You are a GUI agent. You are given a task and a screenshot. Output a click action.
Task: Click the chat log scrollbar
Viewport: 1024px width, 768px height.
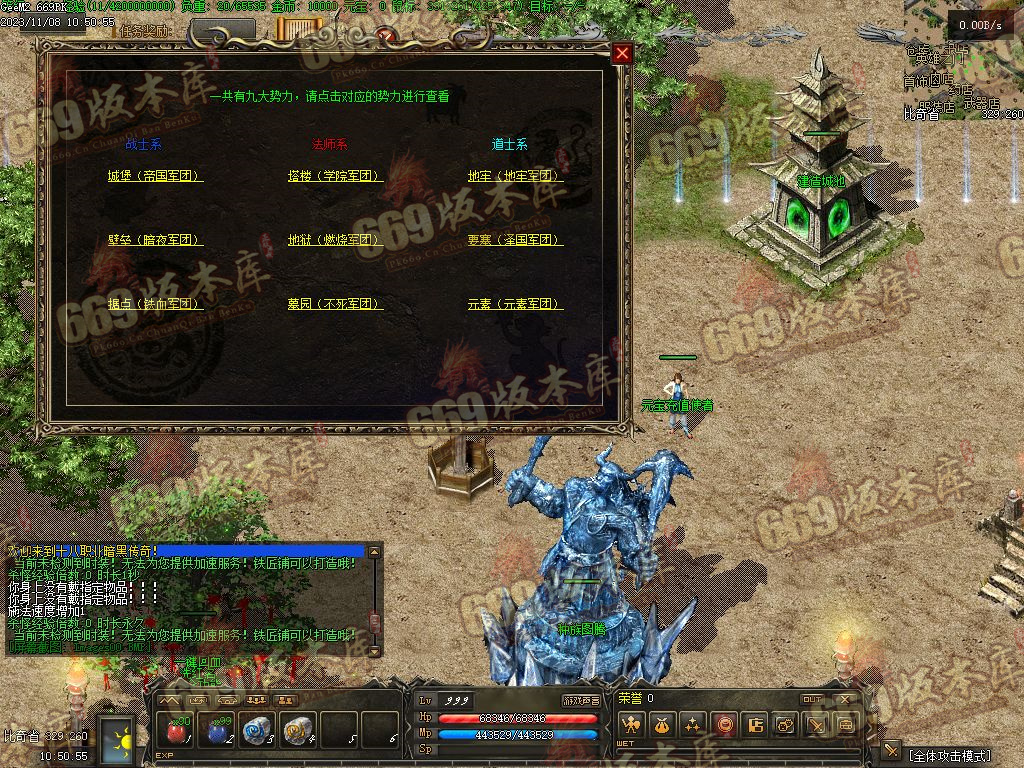coord(375,600)
